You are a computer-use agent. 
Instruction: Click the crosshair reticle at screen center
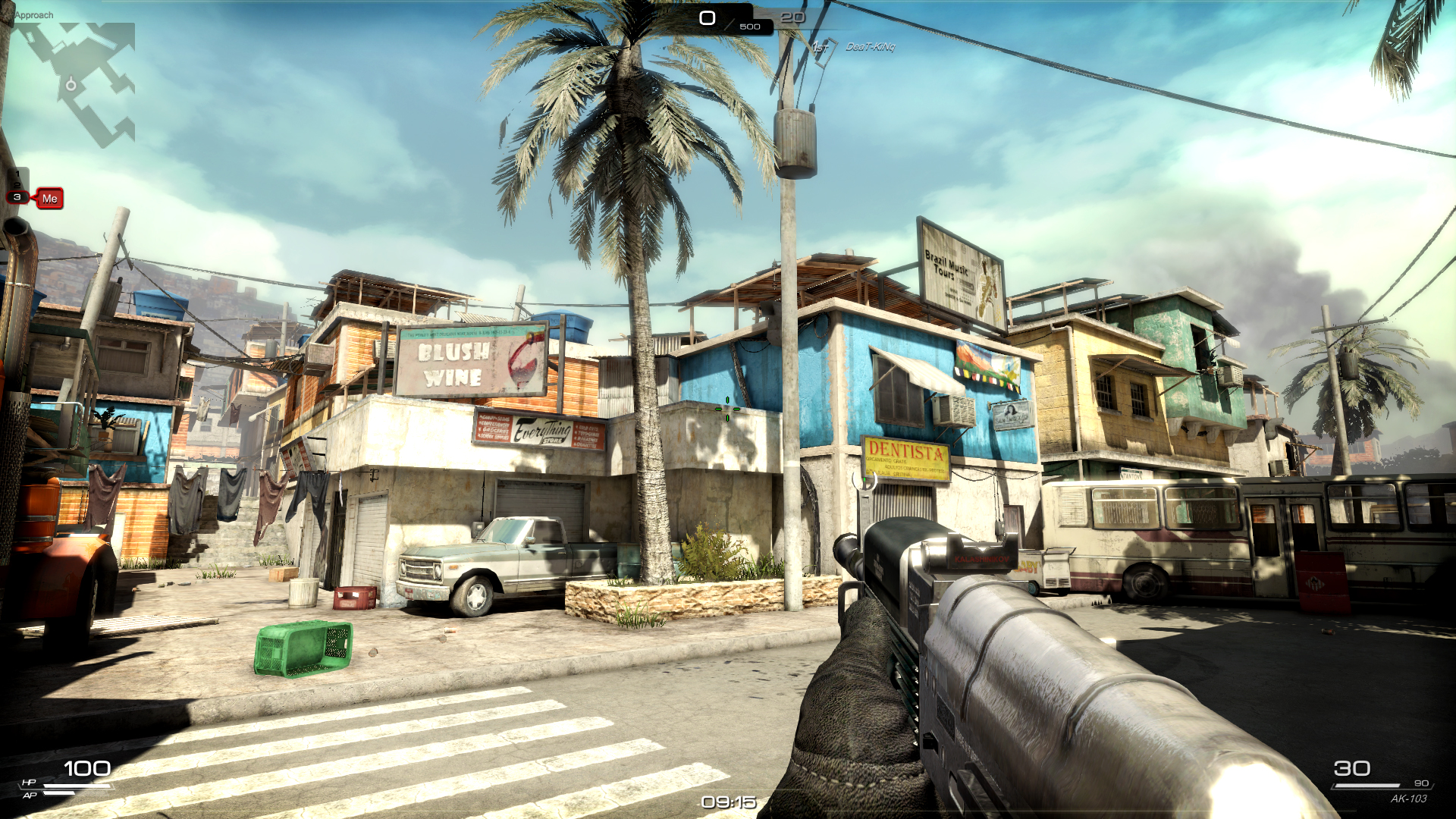point(728,409)
